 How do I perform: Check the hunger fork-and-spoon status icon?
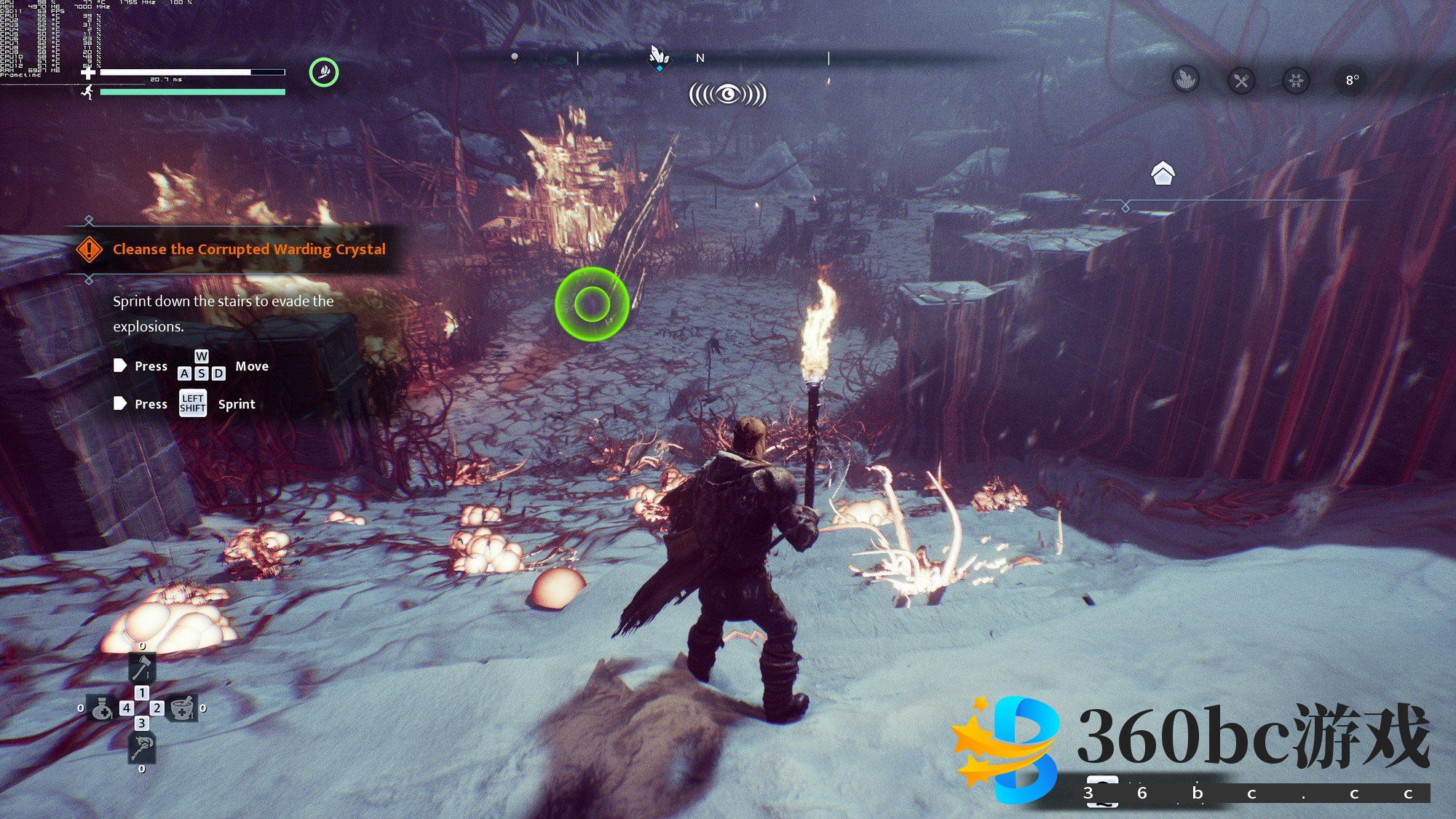[1241, 80]
